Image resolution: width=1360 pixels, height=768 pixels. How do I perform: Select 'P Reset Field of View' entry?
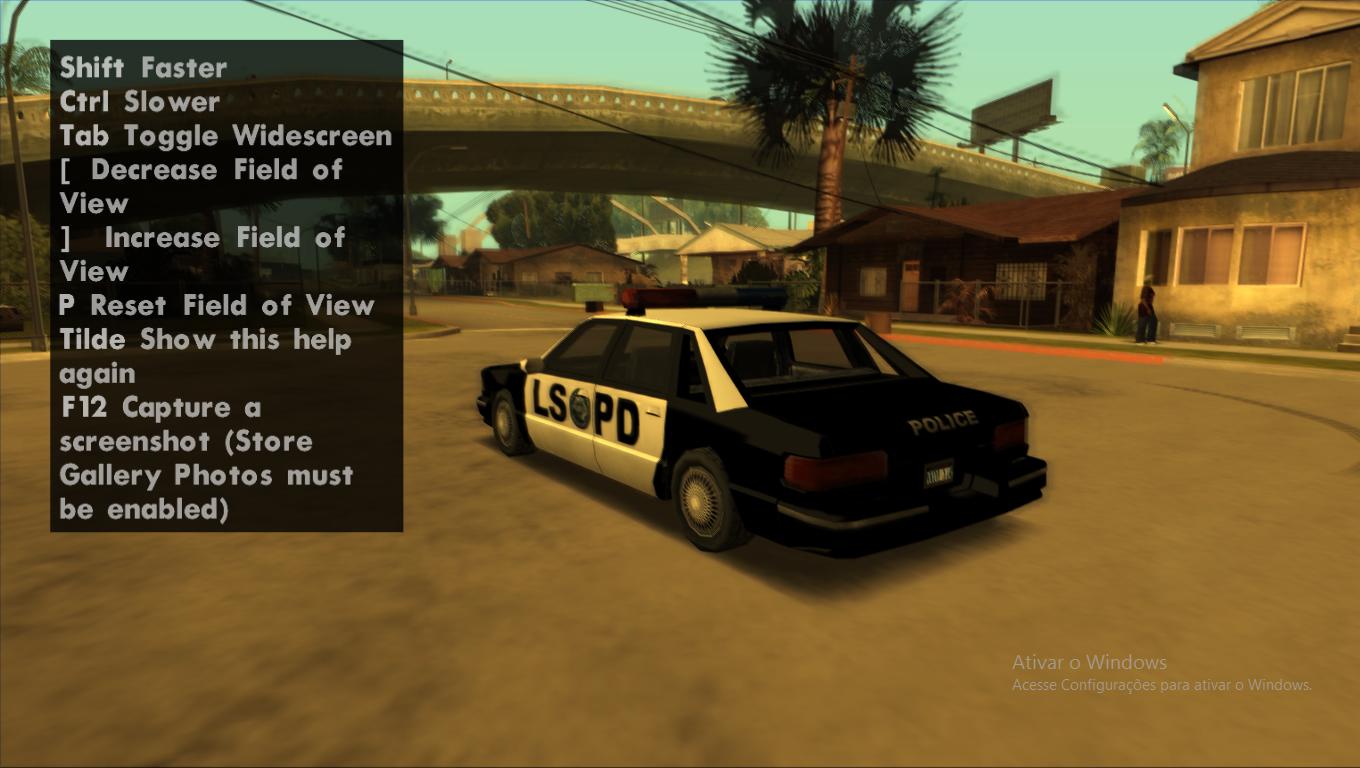[217, 305]
